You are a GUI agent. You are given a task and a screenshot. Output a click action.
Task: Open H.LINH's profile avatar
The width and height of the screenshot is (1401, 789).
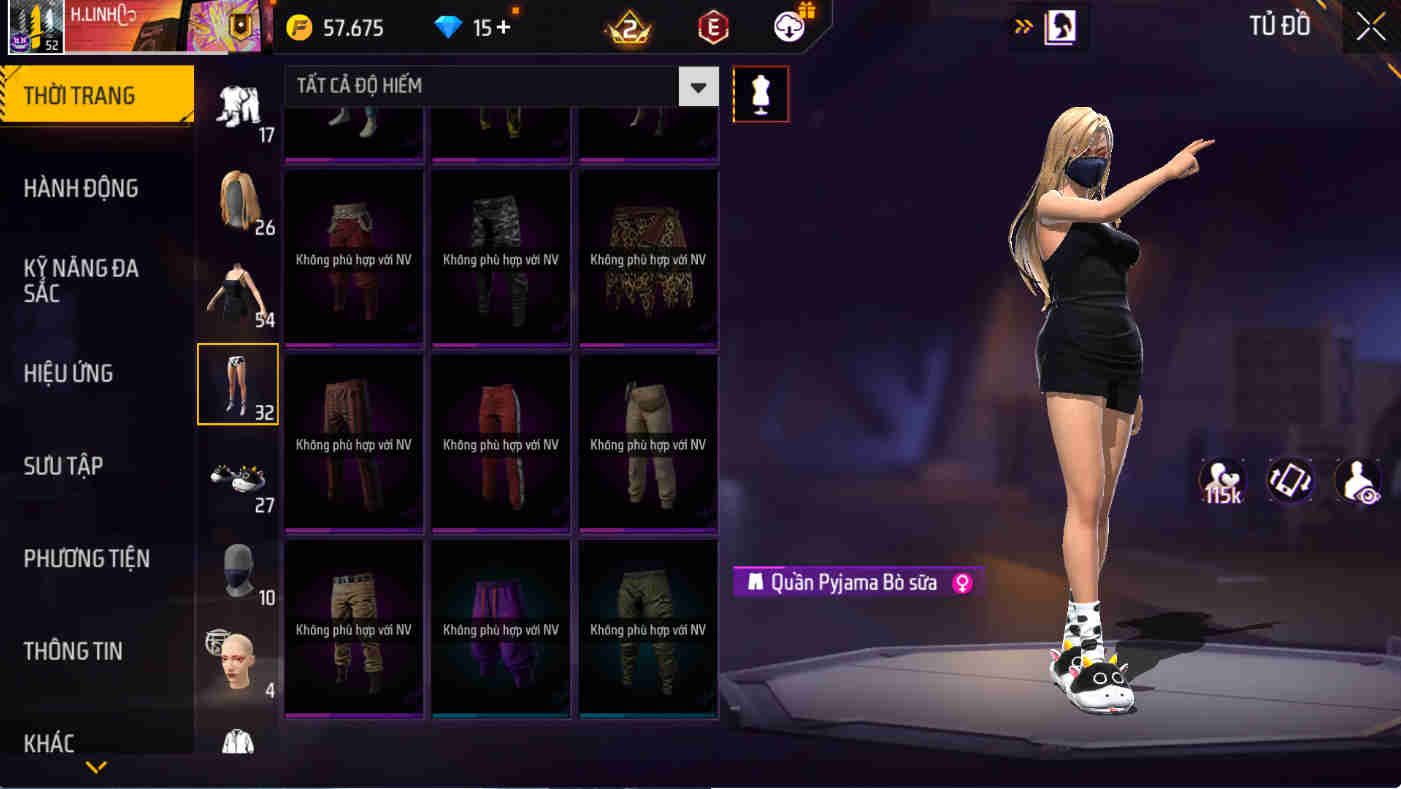pos(35,27)
